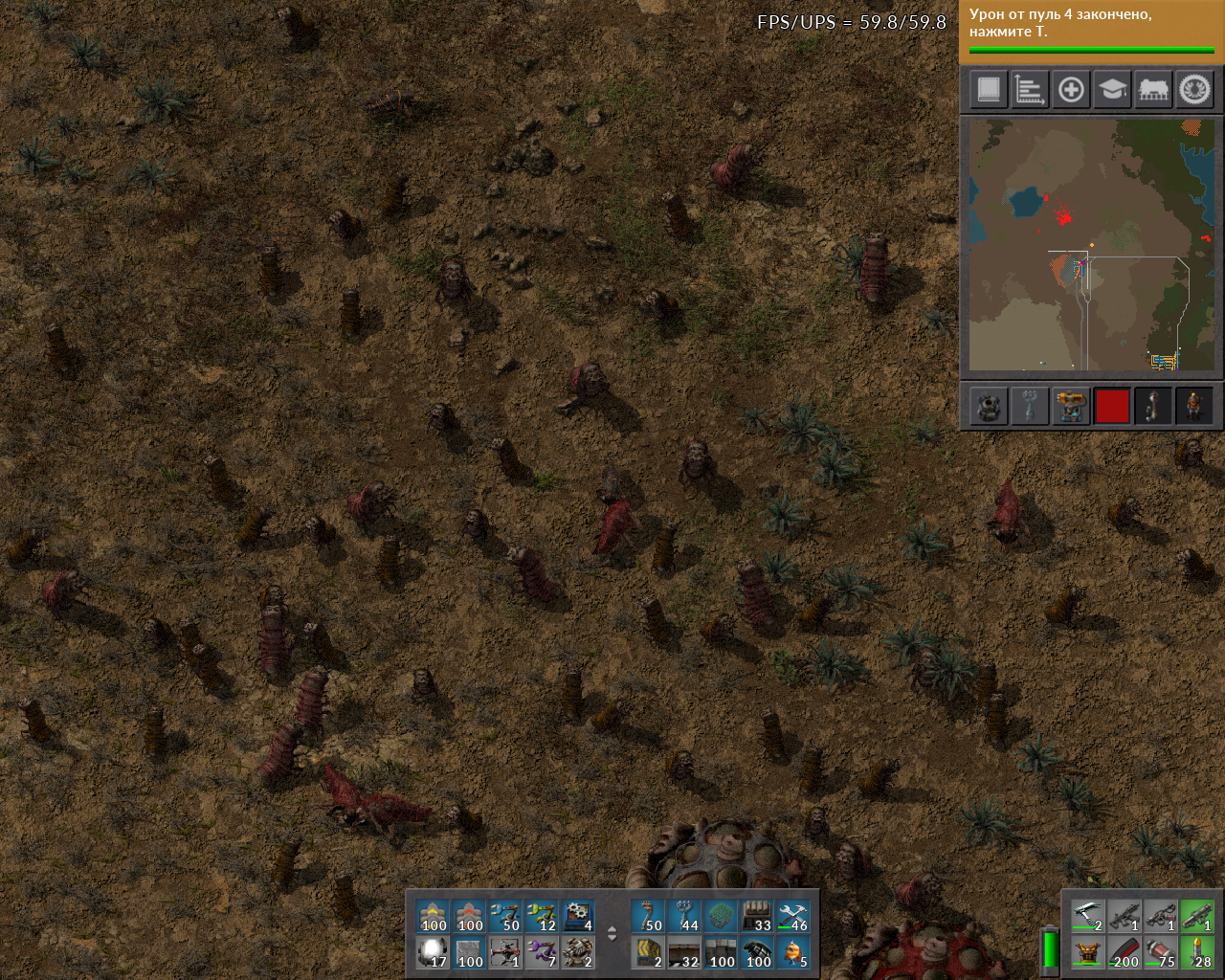Pick the assembling machine slot with 4
1225x980 pixels.
(578, 917)
